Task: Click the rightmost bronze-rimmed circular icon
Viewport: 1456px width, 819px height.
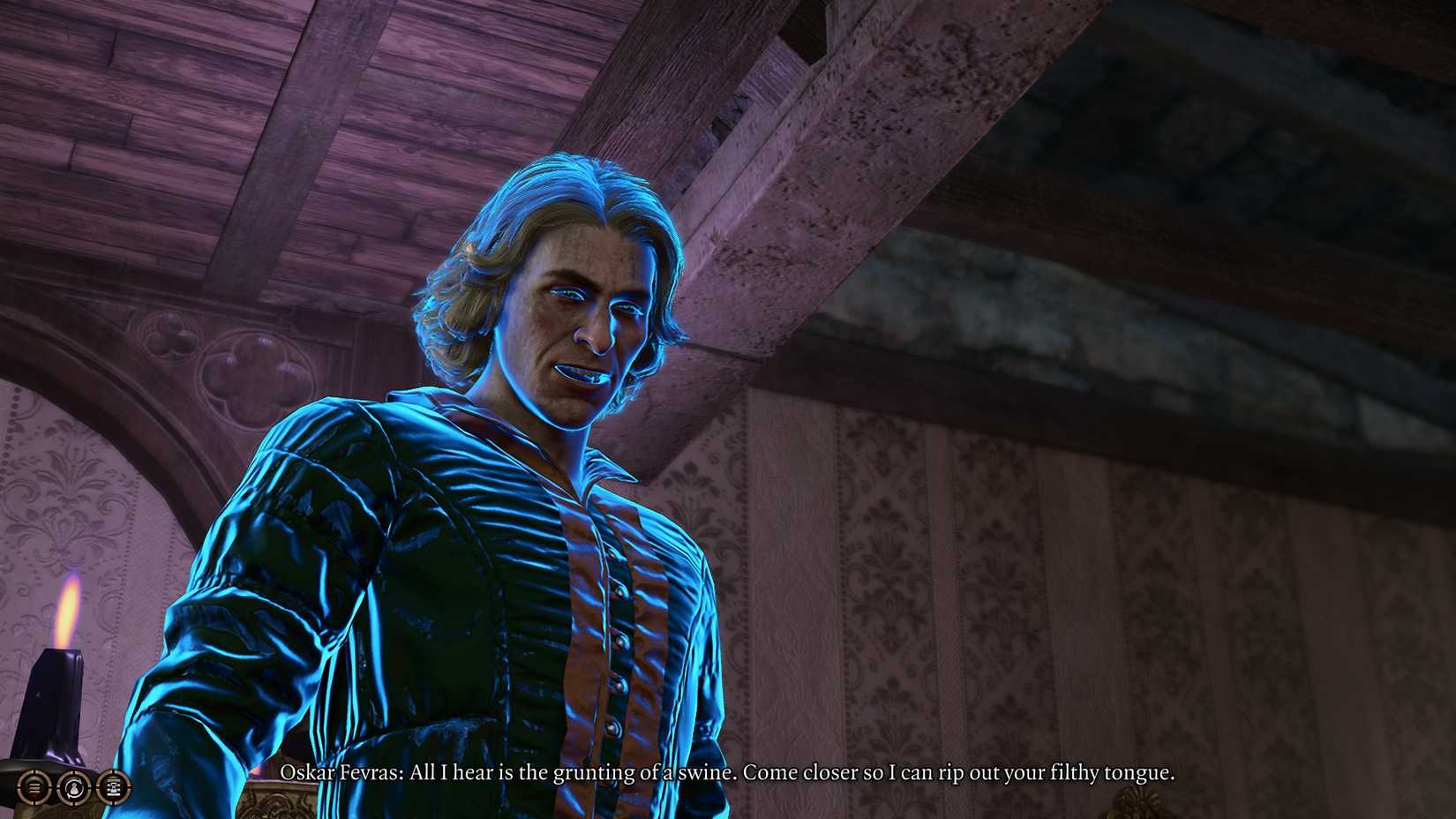Action: click(x=115, y=787)
